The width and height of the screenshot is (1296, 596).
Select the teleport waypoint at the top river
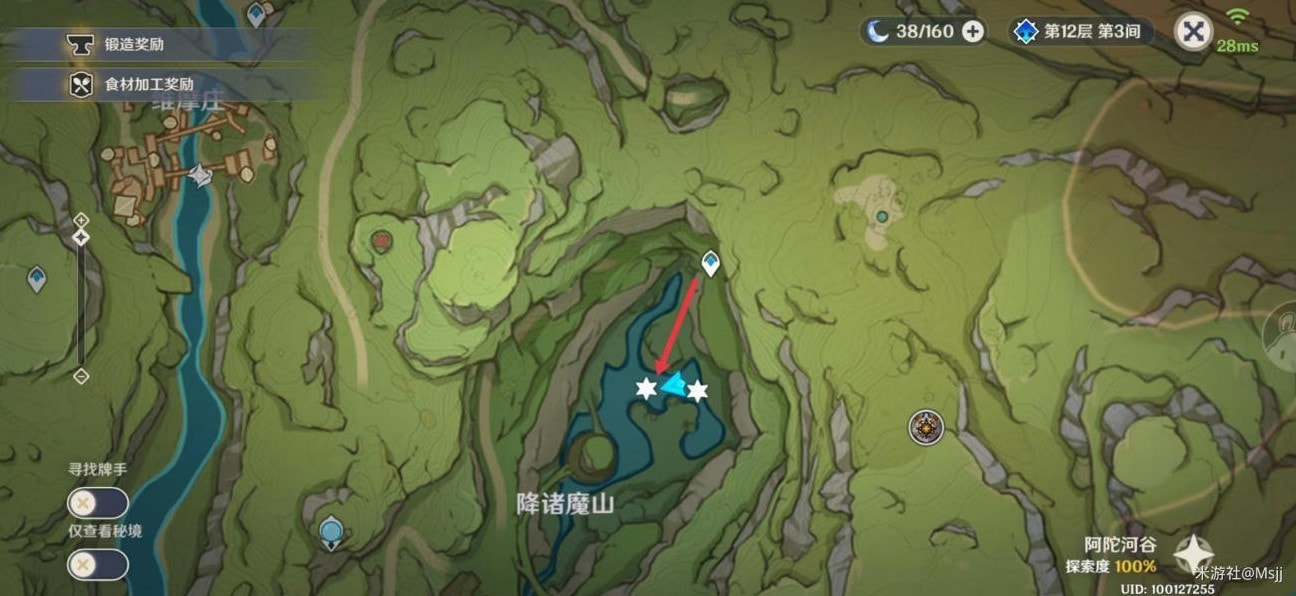[x=257, y=14]
